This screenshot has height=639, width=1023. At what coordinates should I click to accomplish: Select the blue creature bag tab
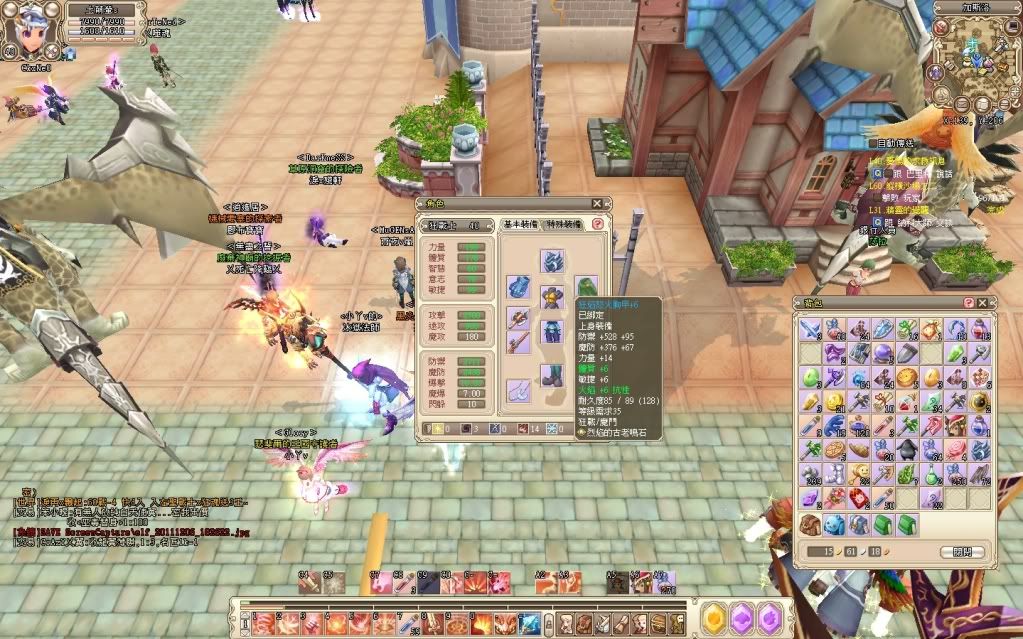(x=834, y=524)
